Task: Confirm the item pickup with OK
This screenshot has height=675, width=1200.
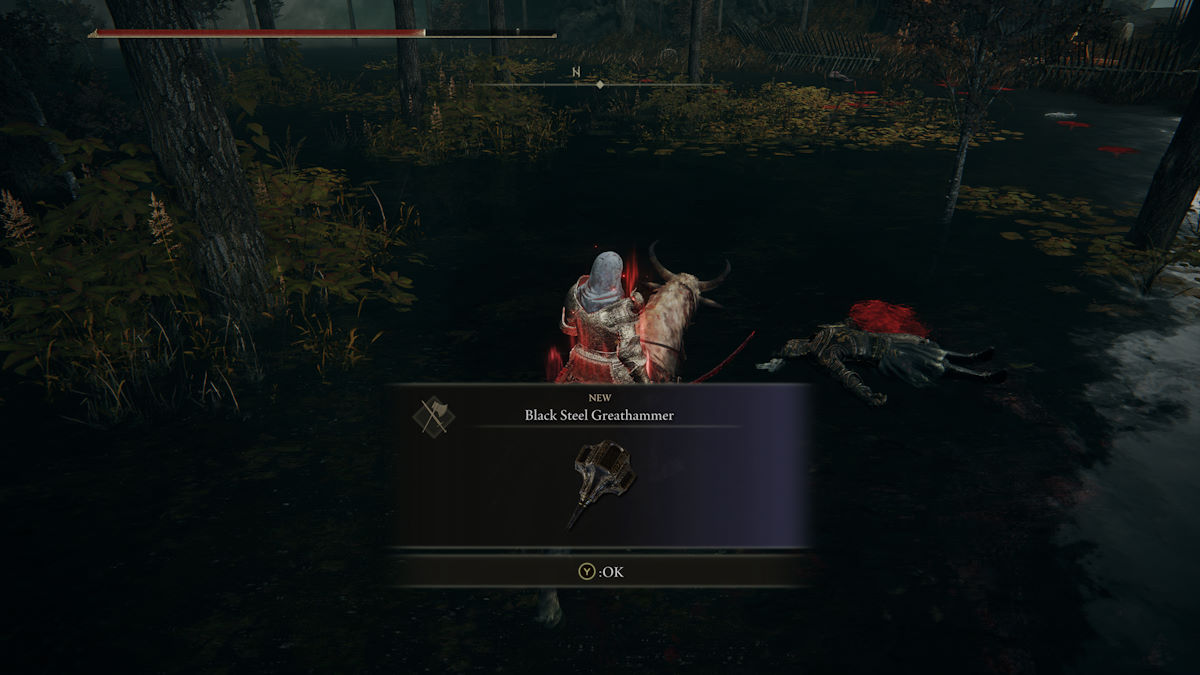Action: click(600, 572)
